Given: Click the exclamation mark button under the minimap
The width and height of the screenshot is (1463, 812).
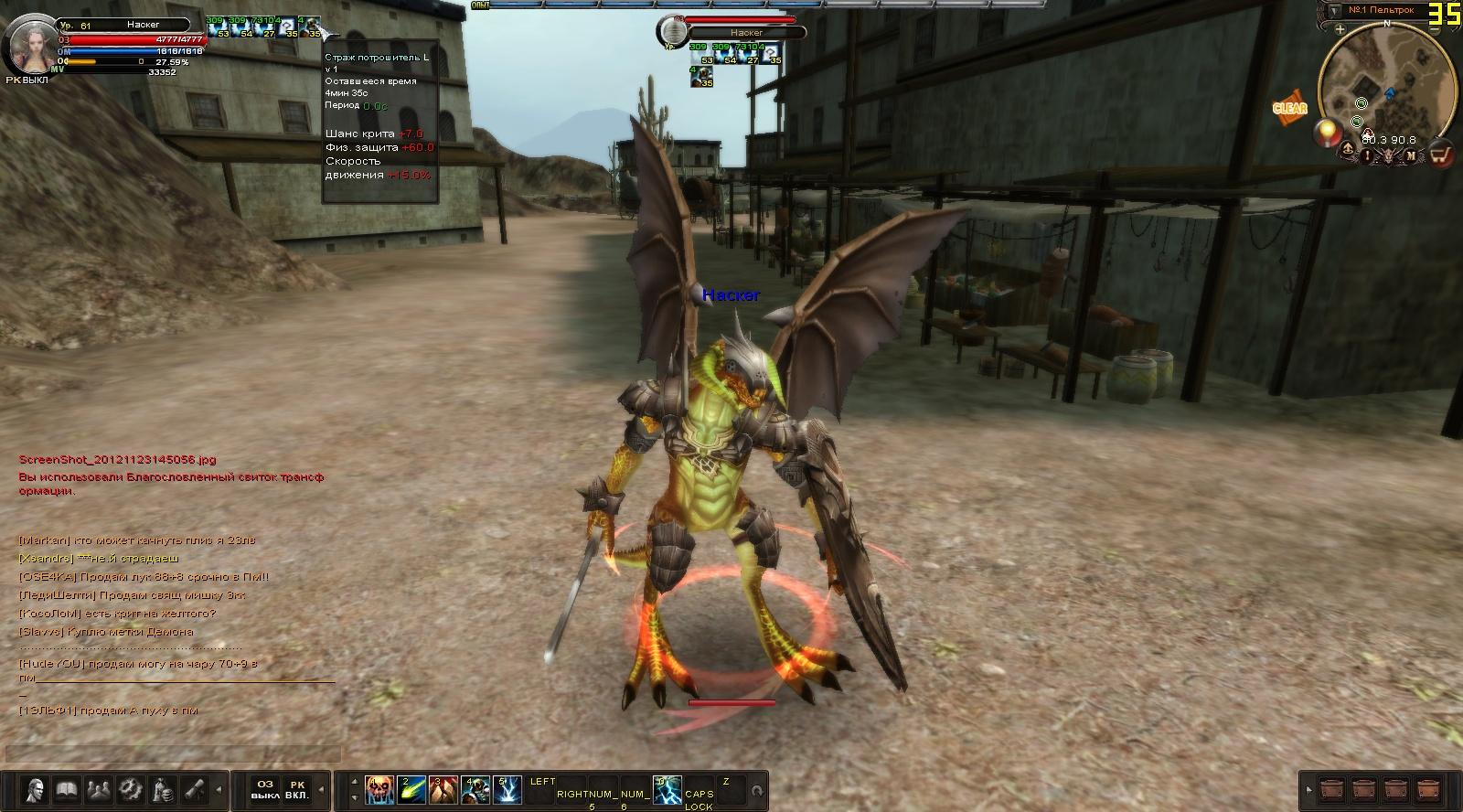Looking at the screenshot, I should click(x=1368, y=155).
